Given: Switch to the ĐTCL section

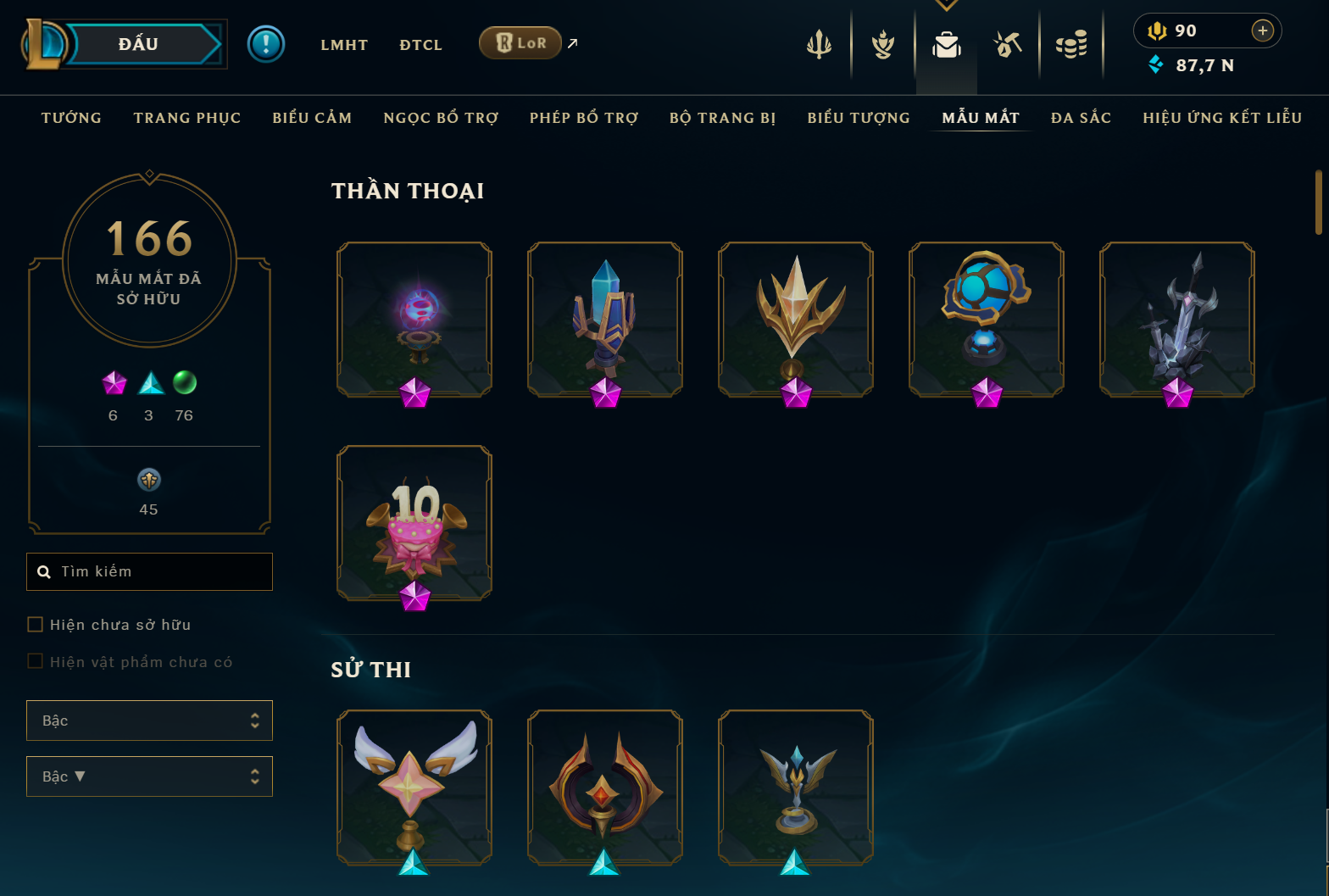Looking at the screenshot, I should click(x=421, y=45).
